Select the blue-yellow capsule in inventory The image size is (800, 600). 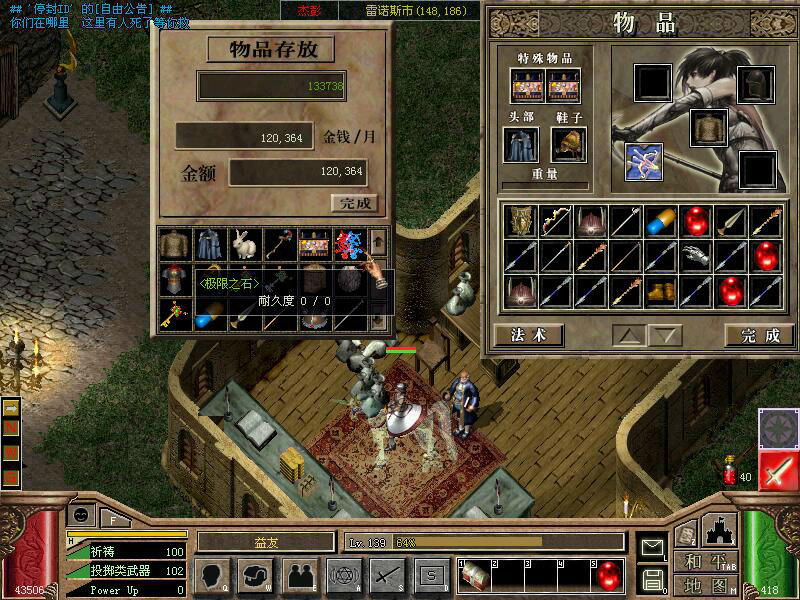point(662,222)
